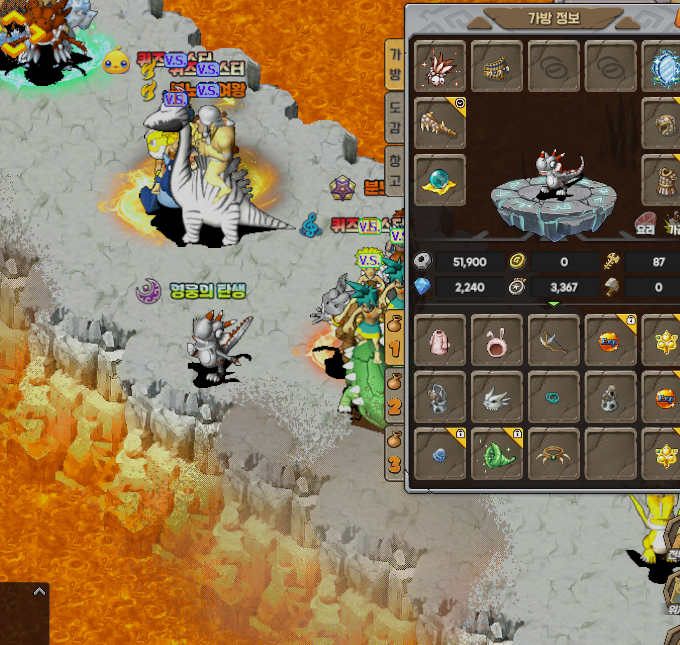Select the spiked bone club equipment slot
Viewport: 680px width, 645px height.
click(440, 124)
